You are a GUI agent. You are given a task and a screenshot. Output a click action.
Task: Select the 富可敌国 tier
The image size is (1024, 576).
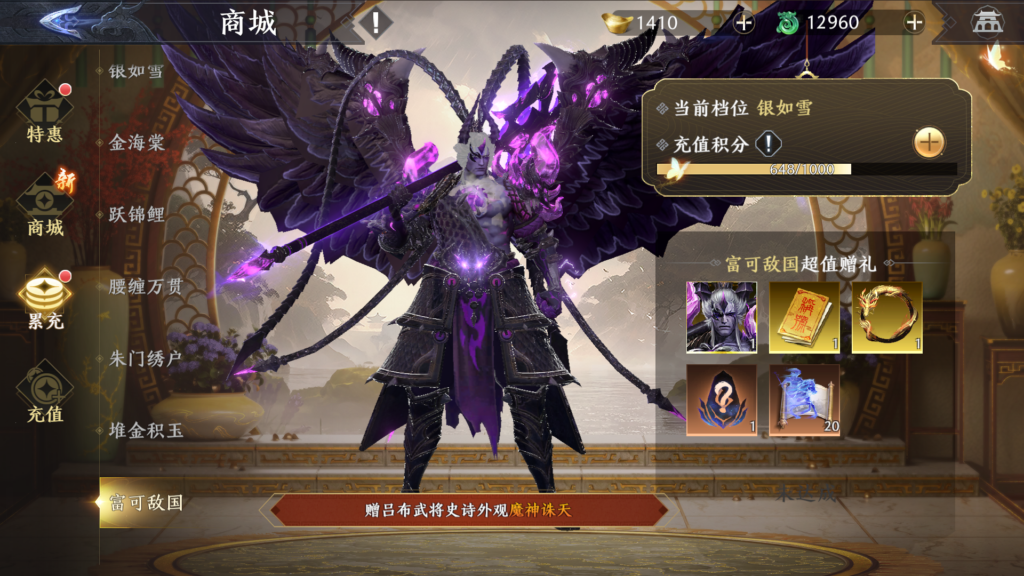point(145,503)
